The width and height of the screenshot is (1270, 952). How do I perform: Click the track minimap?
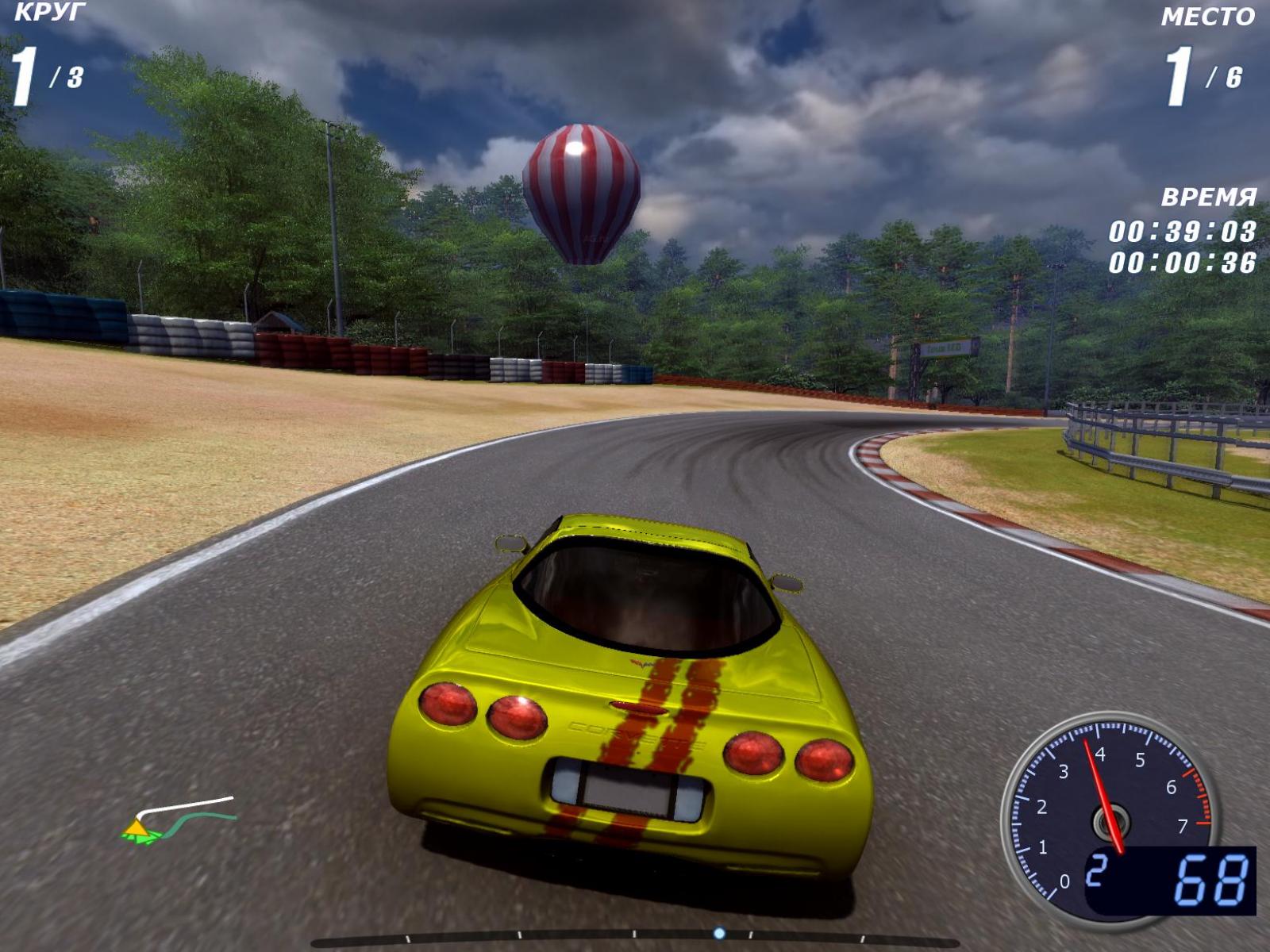tap(179, 820)
